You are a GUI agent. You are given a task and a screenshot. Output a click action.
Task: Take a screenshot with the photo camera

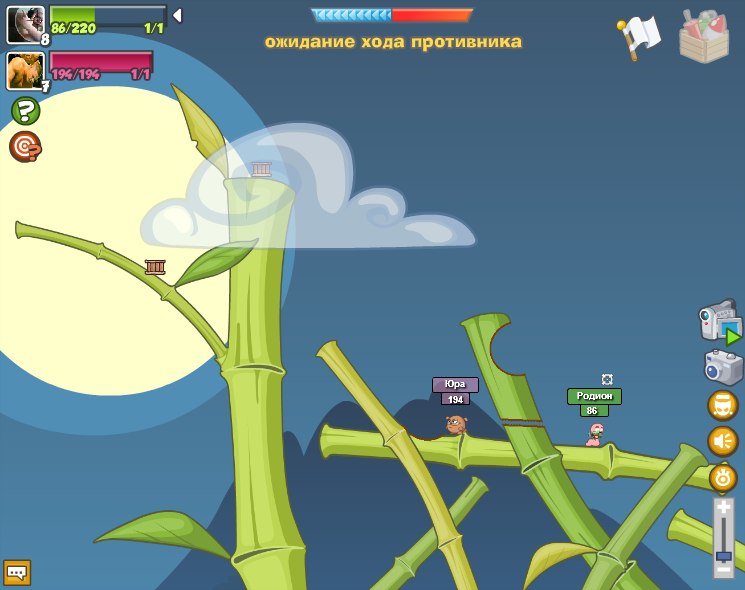click(723, 366)
